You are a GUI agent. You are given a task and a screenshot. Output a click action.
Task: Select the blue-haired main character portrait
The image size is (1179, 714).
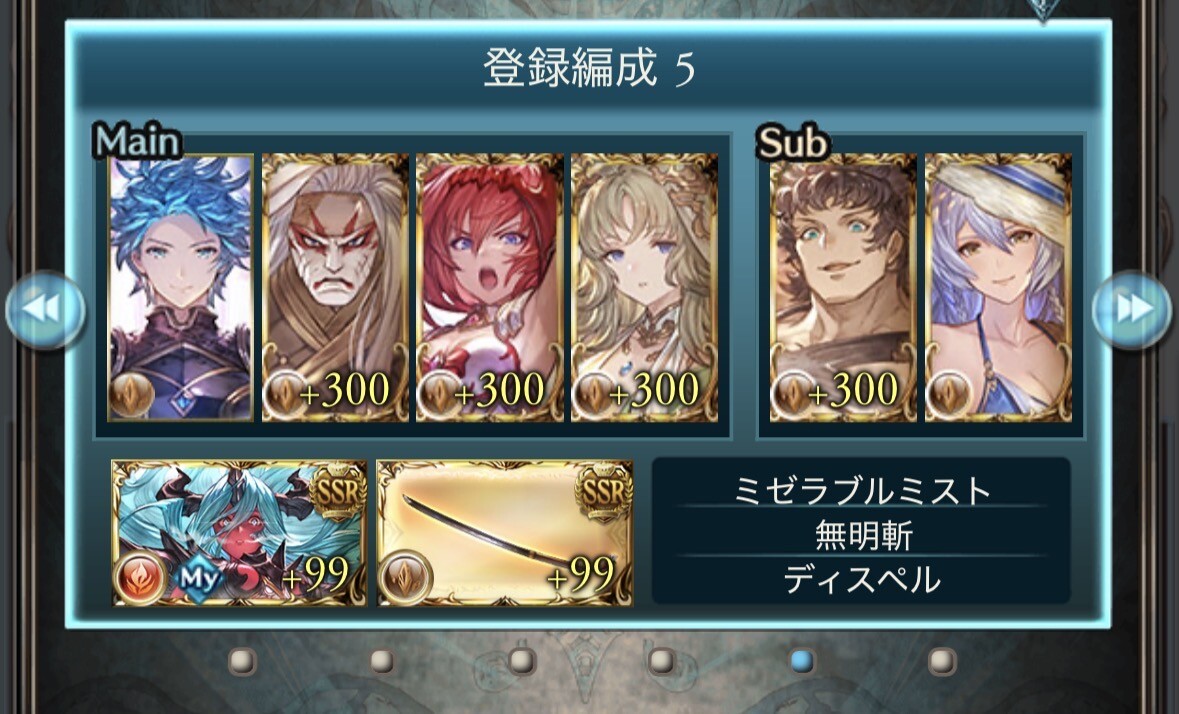tap(181, 288)
